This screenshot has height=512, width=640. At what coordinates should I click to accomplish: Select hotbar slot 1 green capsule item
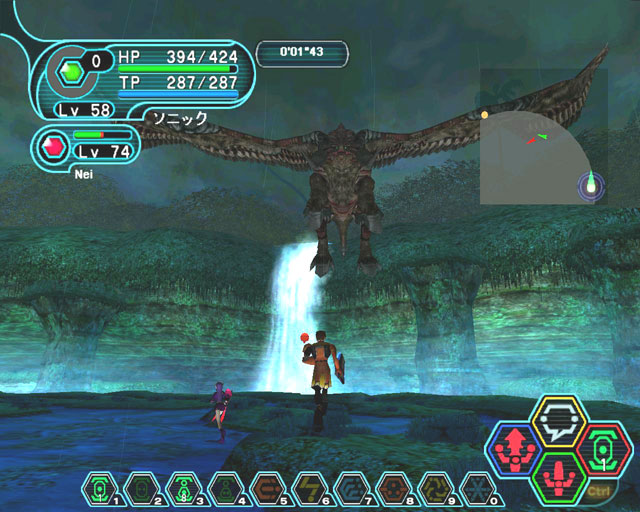[x=100, y=487]
